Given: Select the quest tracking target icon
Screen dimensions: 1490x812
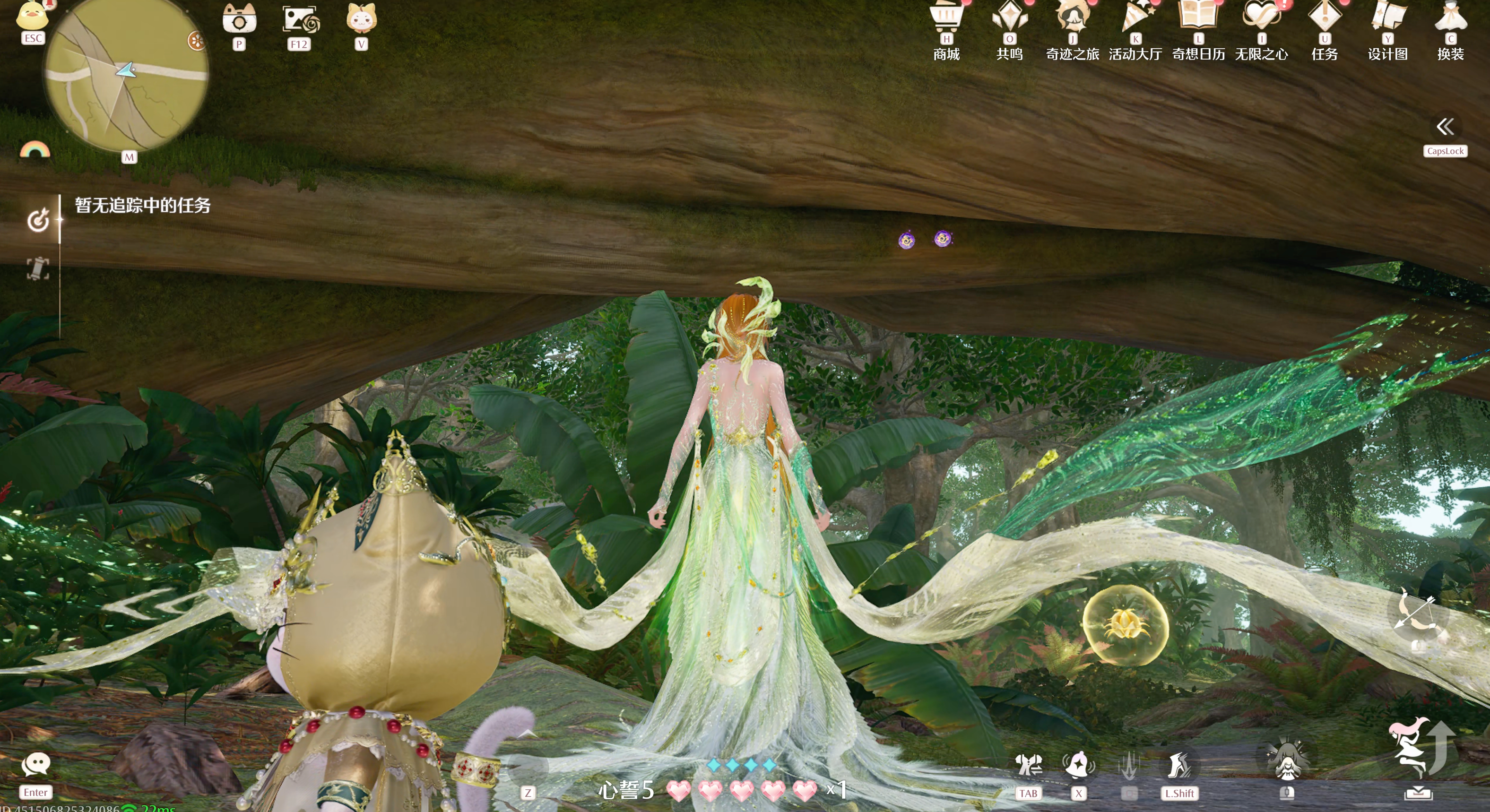Looking at the screenshot, I should point(38,220).
